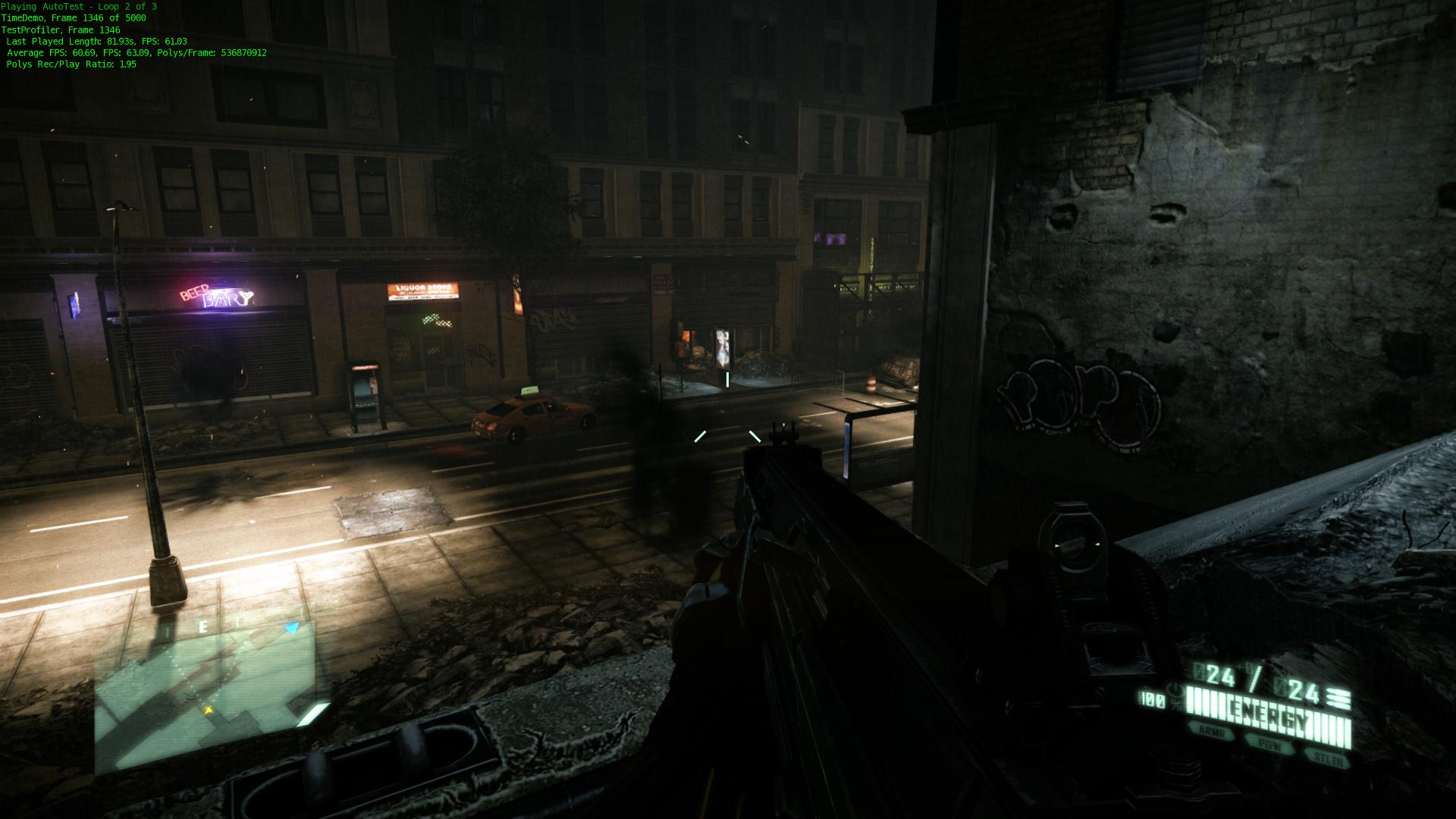Click the fire-mode bars icon beside ammo
Viewport: 1456px width, 819px height.
click(1340, 698)
